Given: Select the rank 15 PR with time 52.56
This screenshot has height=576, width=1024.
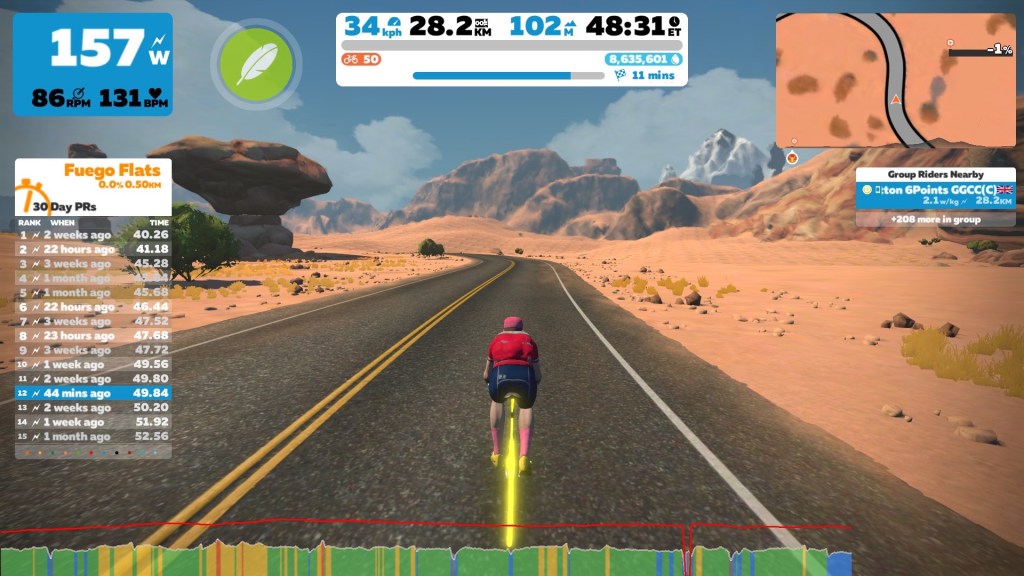Looking at the screenshot, I should pos(93,436).
